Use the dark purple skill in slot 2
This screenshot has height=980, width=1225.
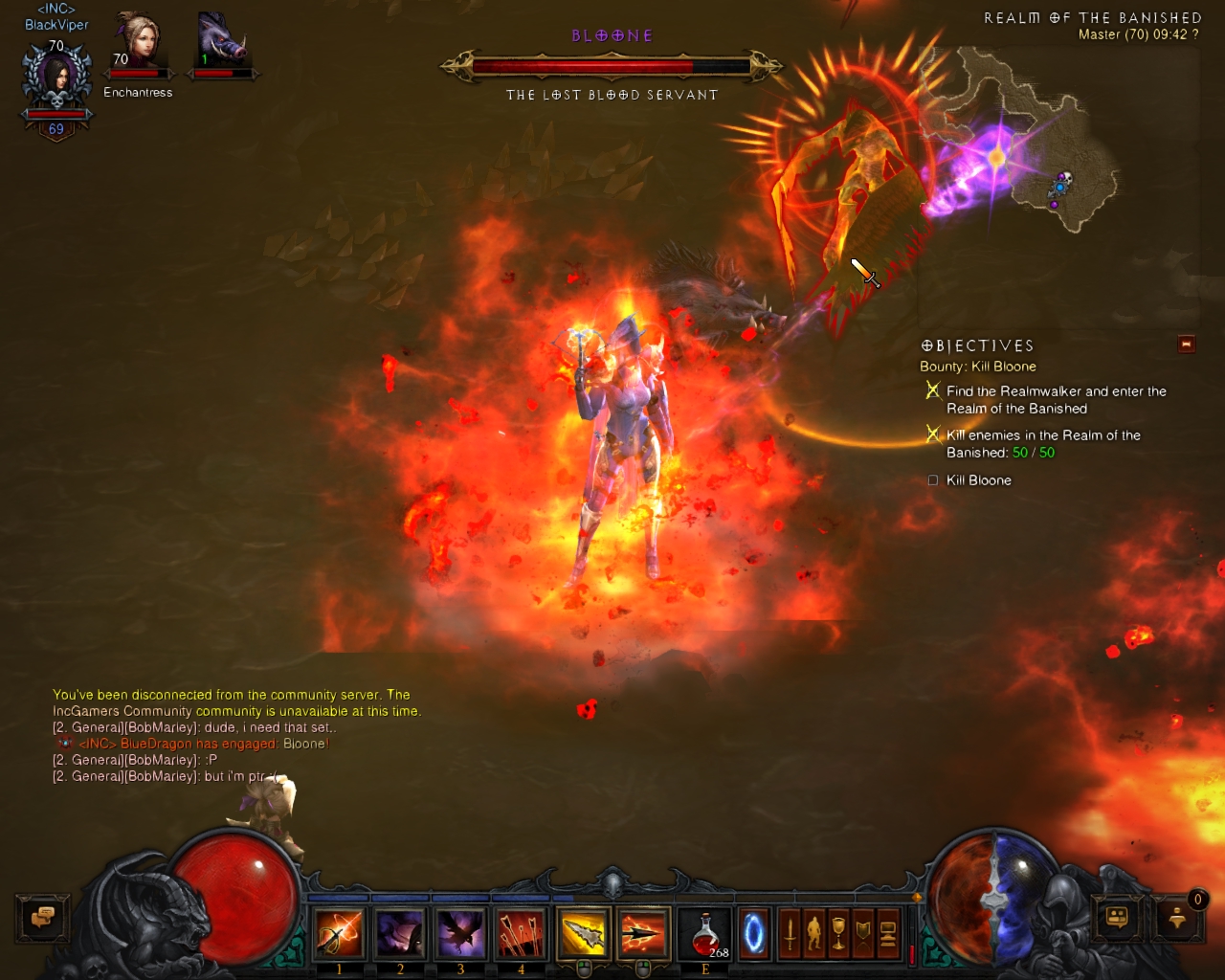400,933
